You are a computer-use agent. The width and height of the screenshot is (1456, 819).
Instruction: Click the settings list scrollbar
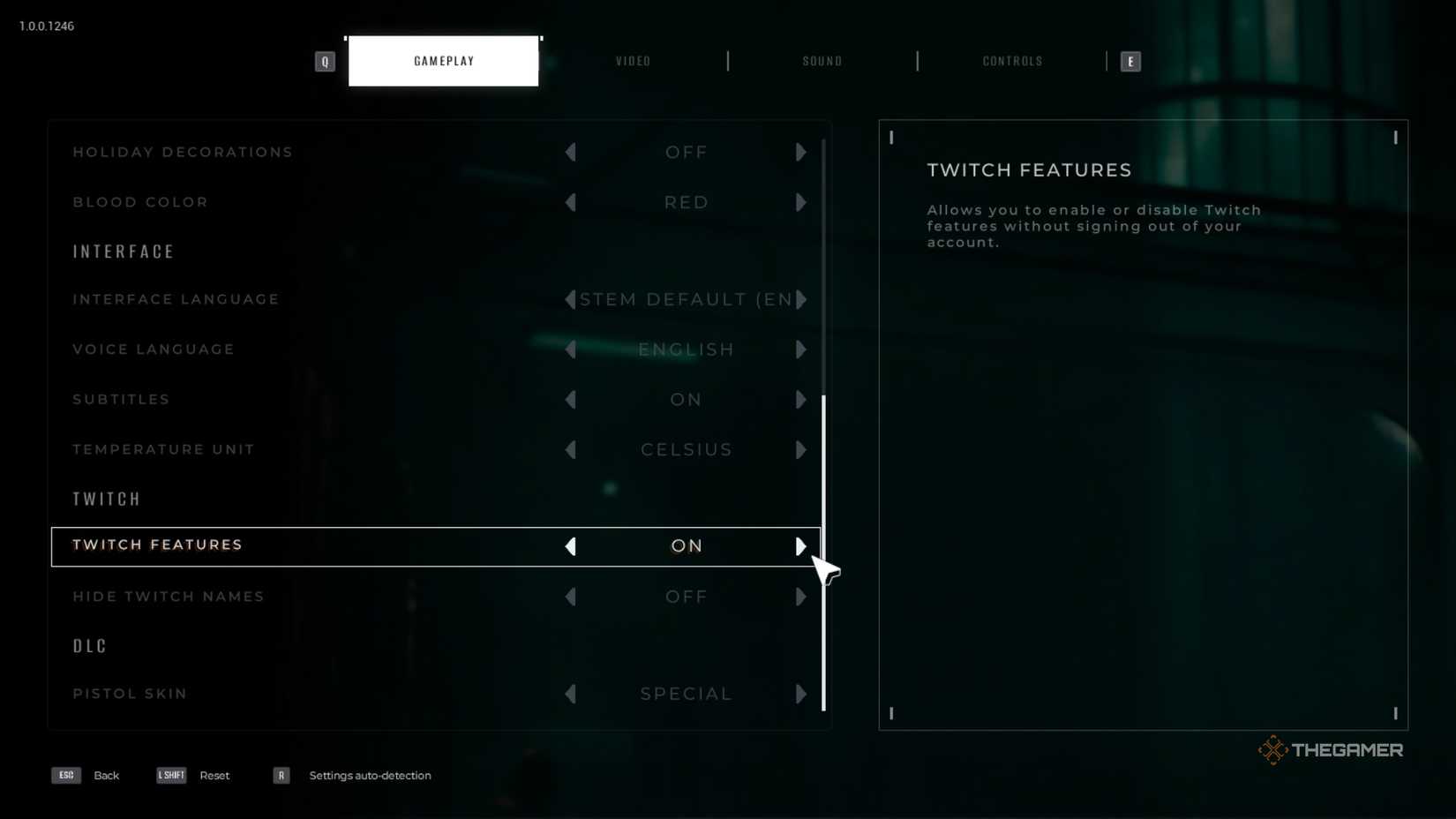[822, 556]
